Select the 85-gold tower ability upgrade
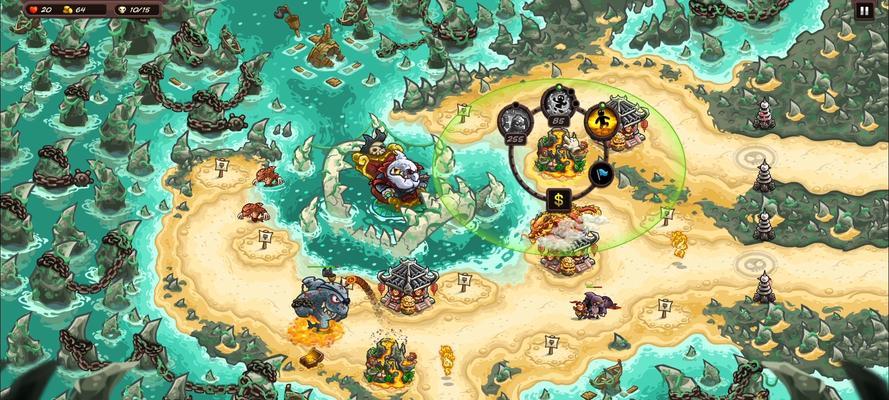889x400 pixels. point(556,103)
